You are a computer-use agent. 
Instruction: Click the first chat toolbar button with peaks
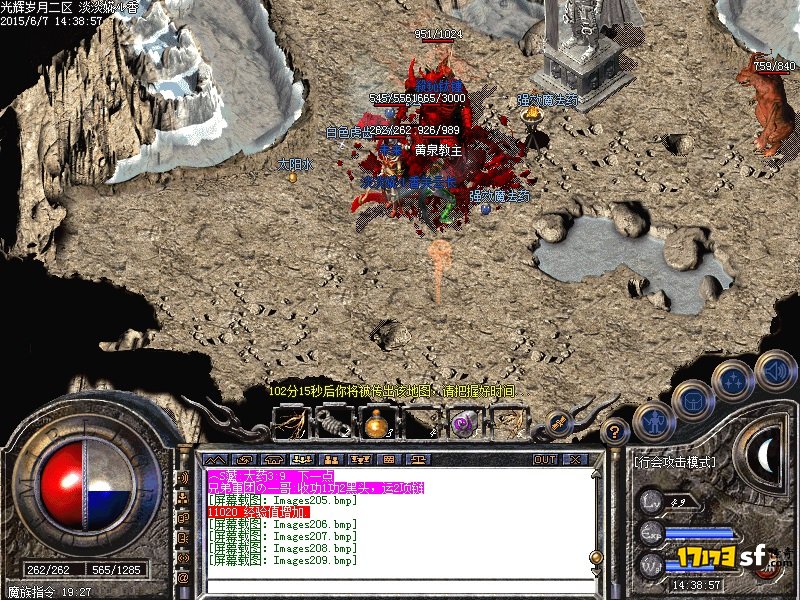point(214,460)
